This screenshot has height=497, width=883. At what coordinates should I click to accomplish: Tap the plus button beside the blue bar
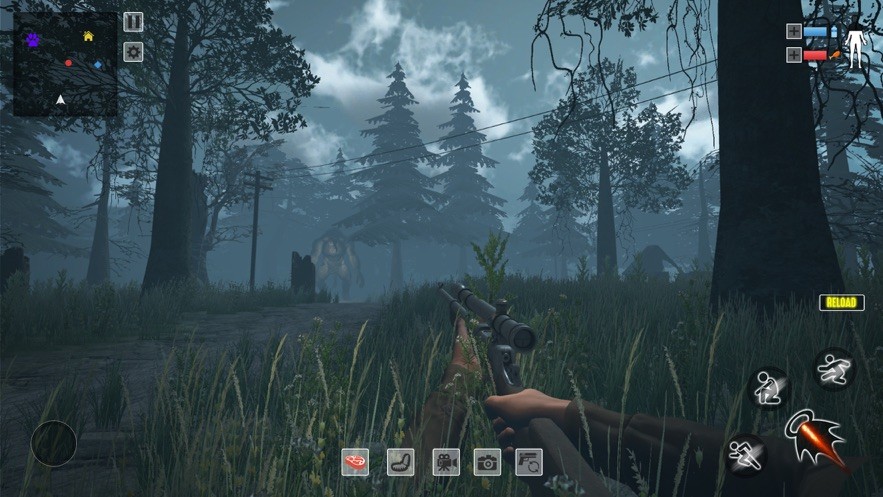(x=794, y=31)
